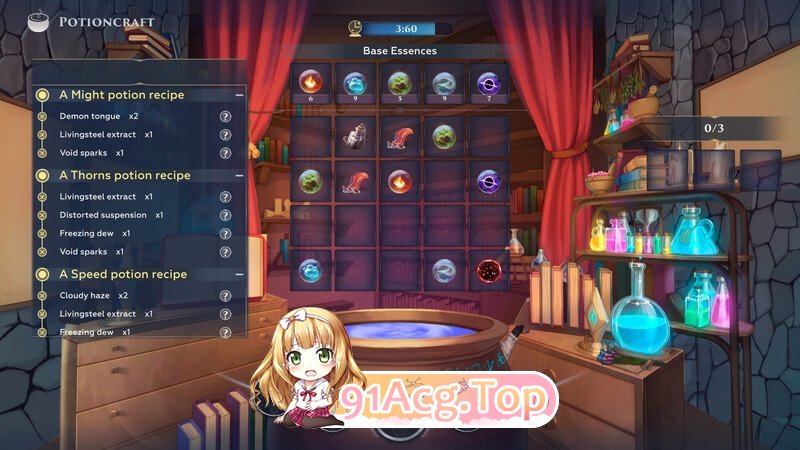Select the purple void base essence showing 7
The width and height of the screenshot is (800, 450).
pyautogui.click(x=489, y=83)
